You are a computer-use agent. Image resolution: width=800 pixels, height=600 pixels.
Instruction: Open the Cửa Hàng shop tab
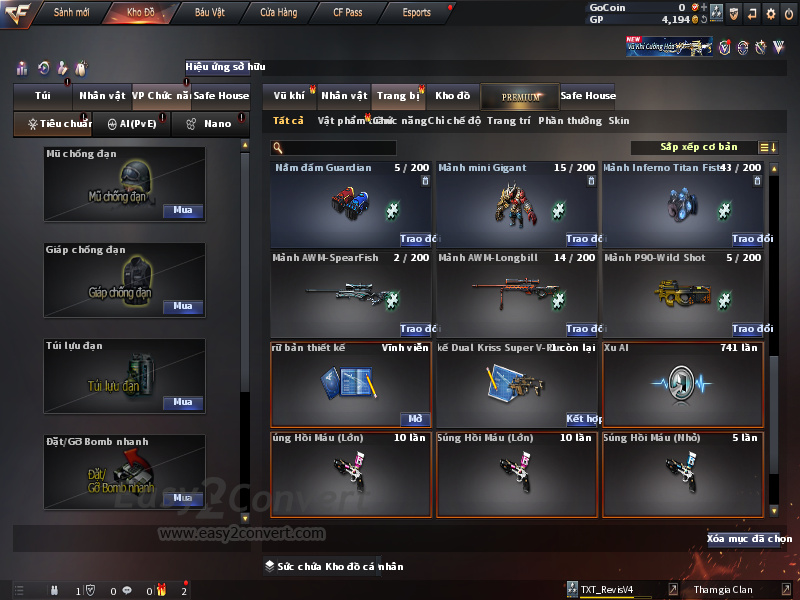tap(278, 13)
